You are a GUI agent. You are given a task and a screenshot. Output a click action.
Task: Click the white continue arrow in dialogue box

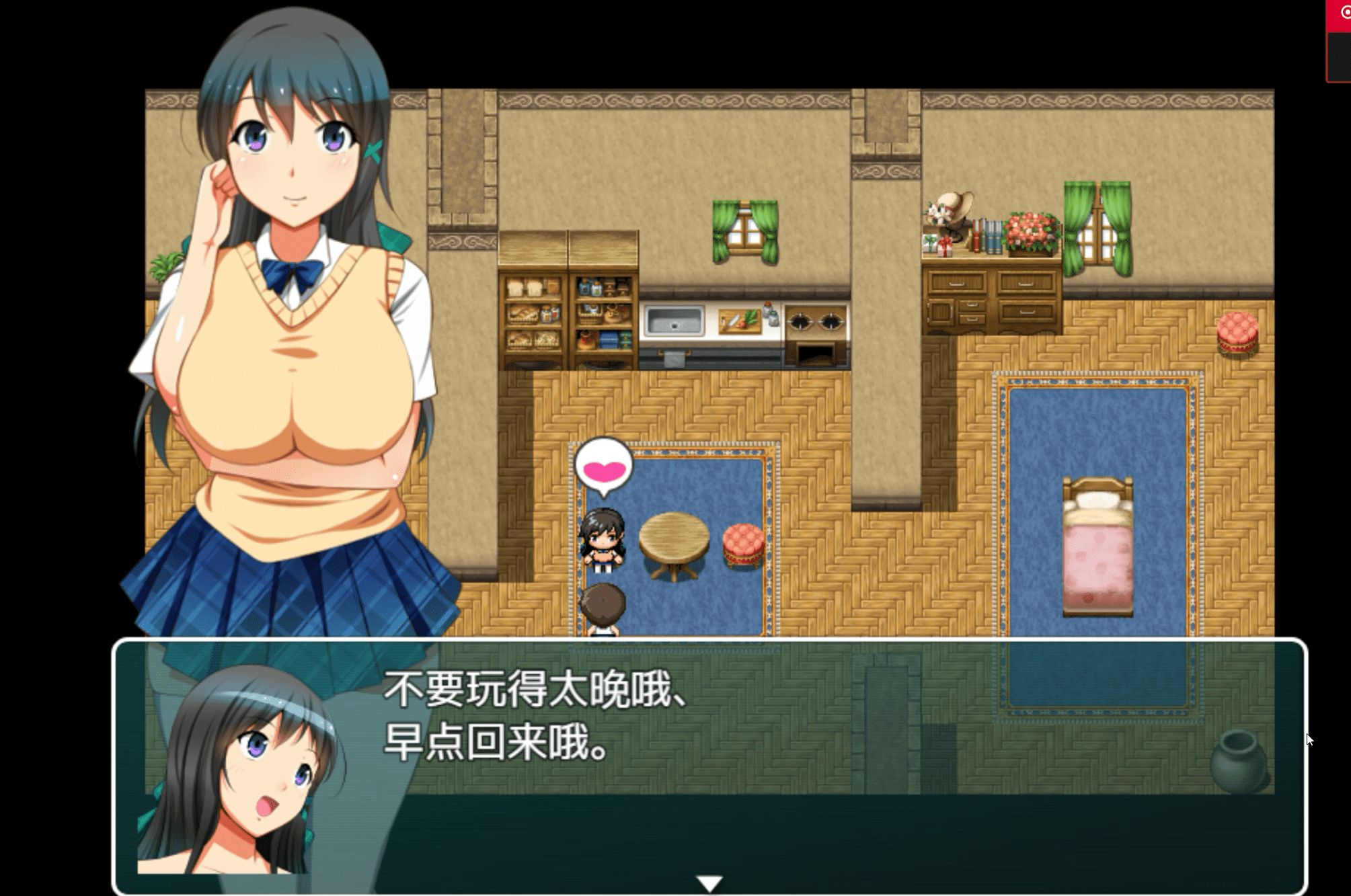pyautogui.click(x=709, y=883)
